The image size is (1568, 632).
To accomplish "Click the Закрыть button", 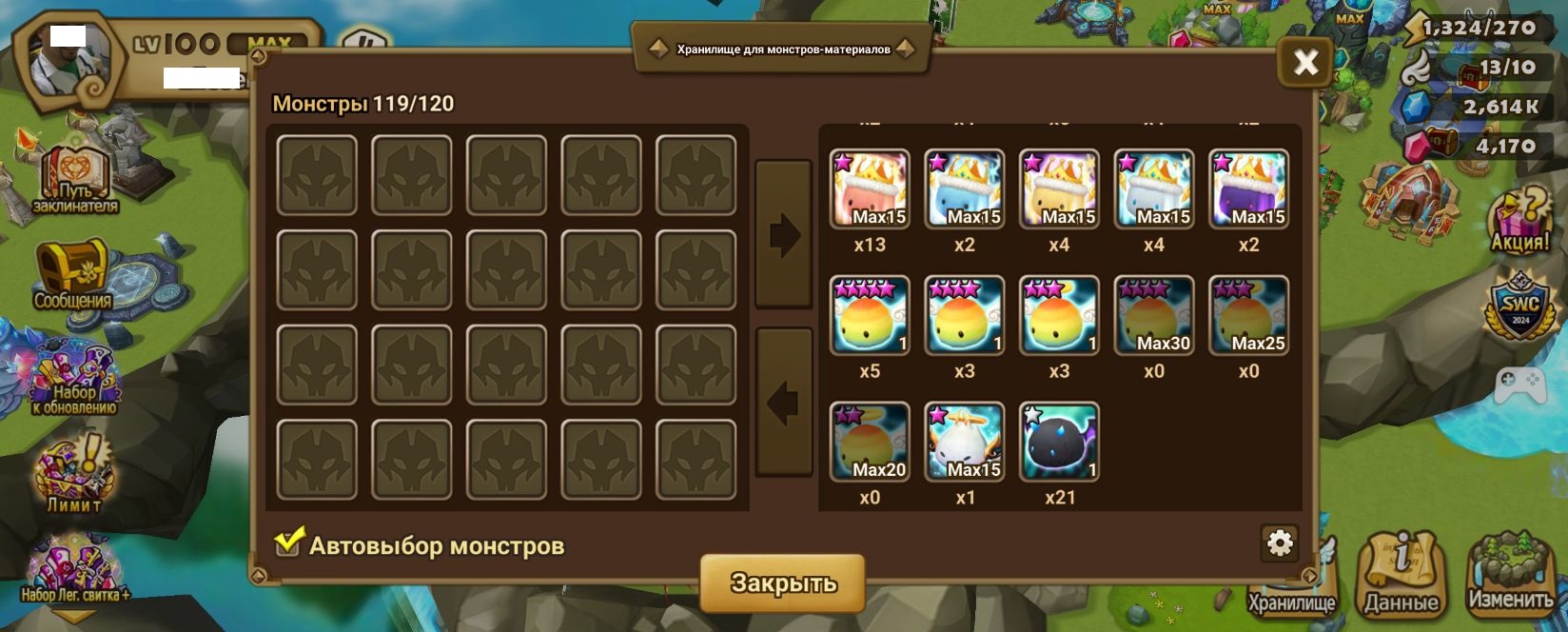I will tap(782, 583).
